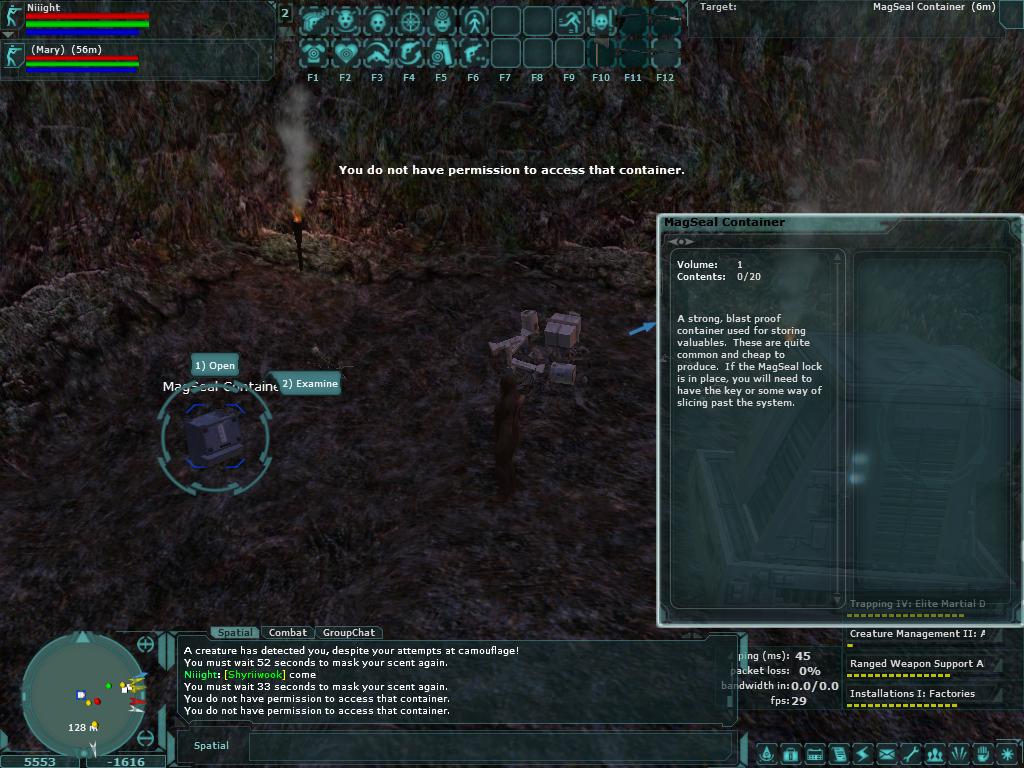Switch to the Combat chat tab
Image resolution: width=1024 pixels, height=768 pixels.
288,633
